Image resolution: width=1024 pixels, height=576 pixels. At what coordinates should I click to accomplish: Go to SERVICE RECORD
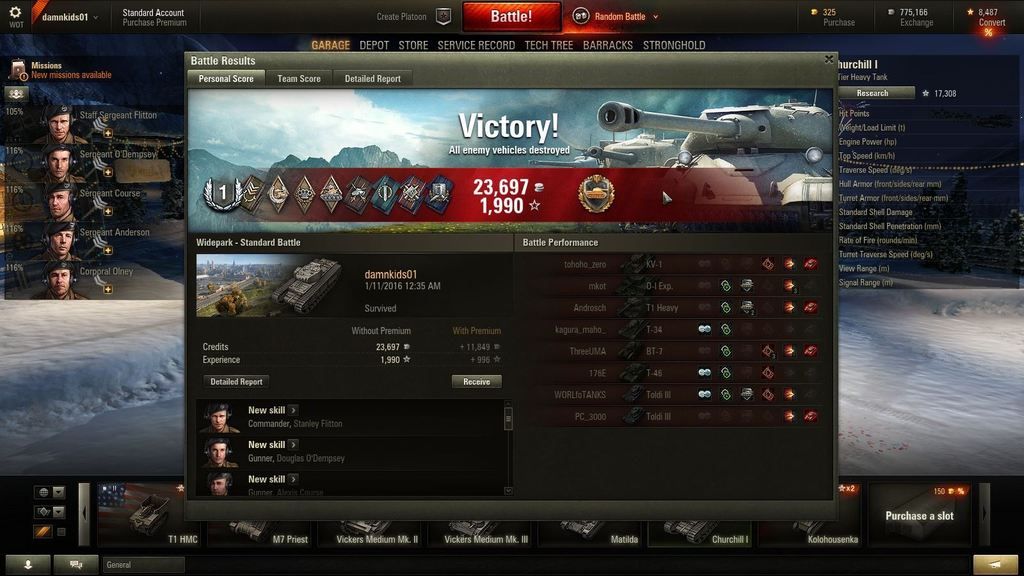pos(477,45)
